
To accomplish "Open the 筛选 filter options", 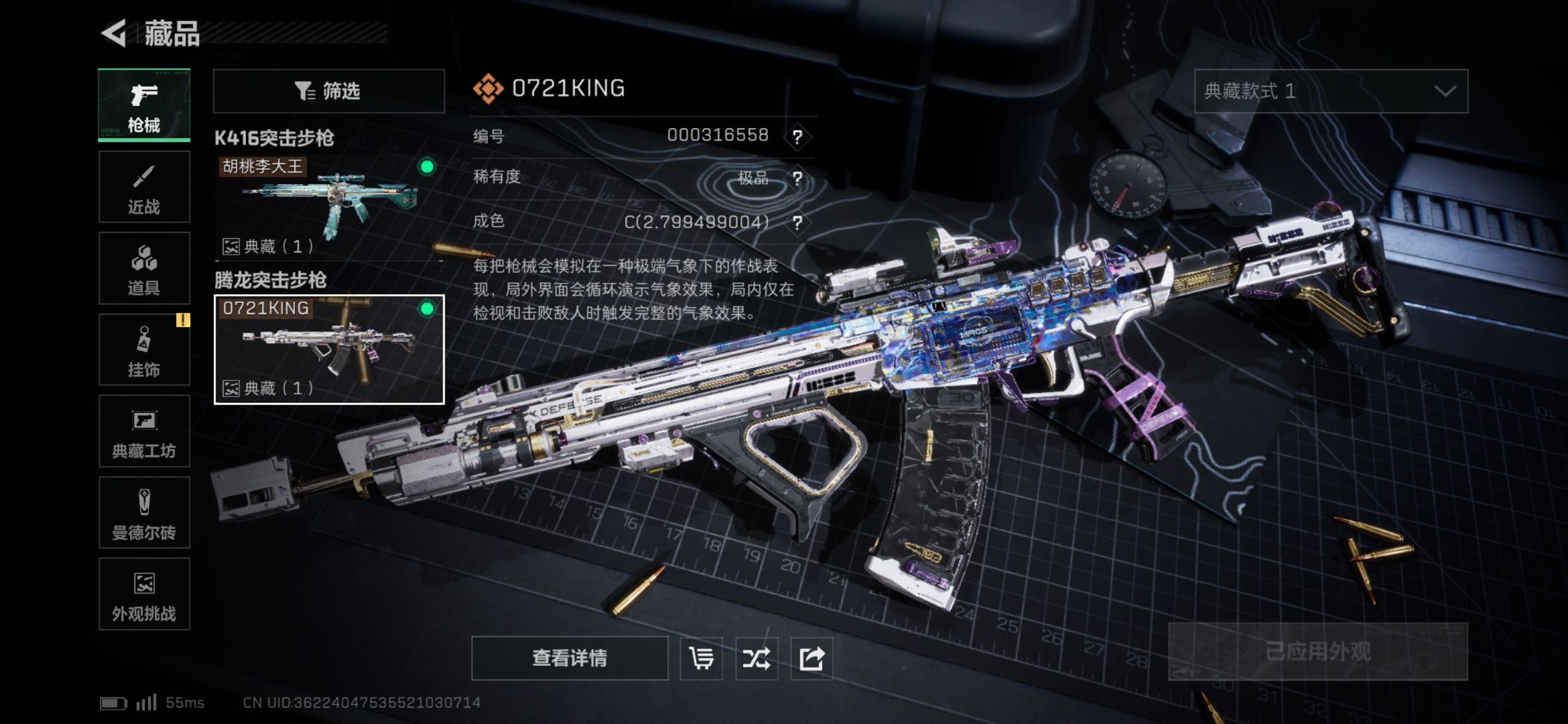I will (328, 90).
